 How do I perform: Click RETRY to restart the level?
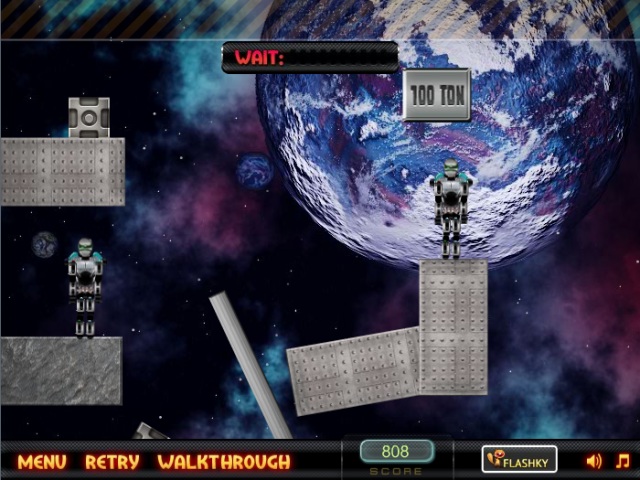pos(112,462)
